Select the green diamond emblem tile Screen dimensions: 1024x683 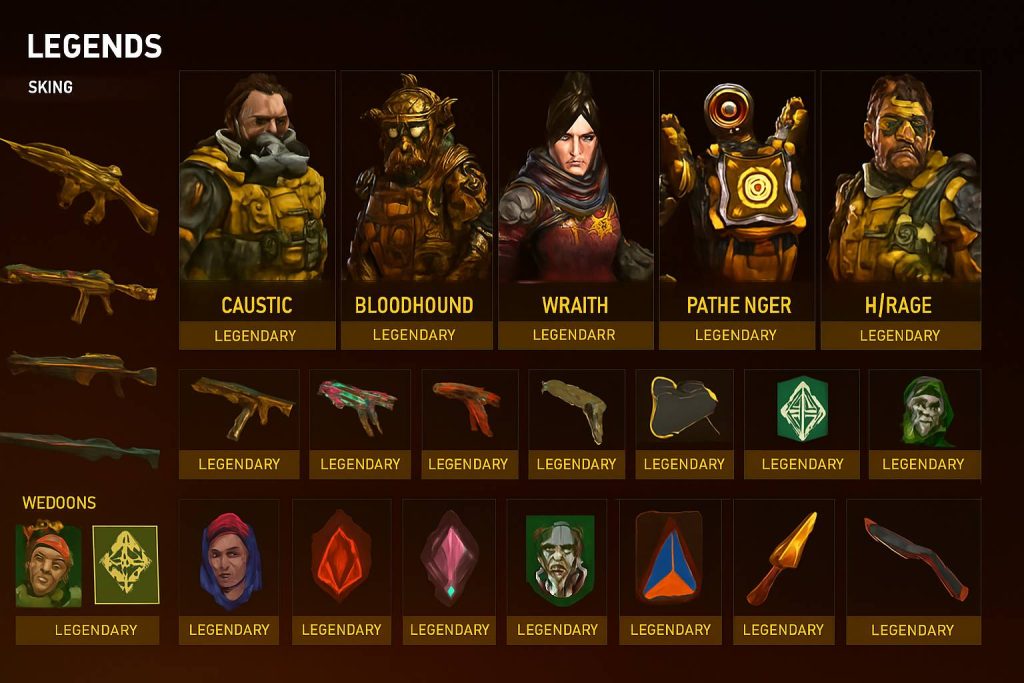(802, 412)
